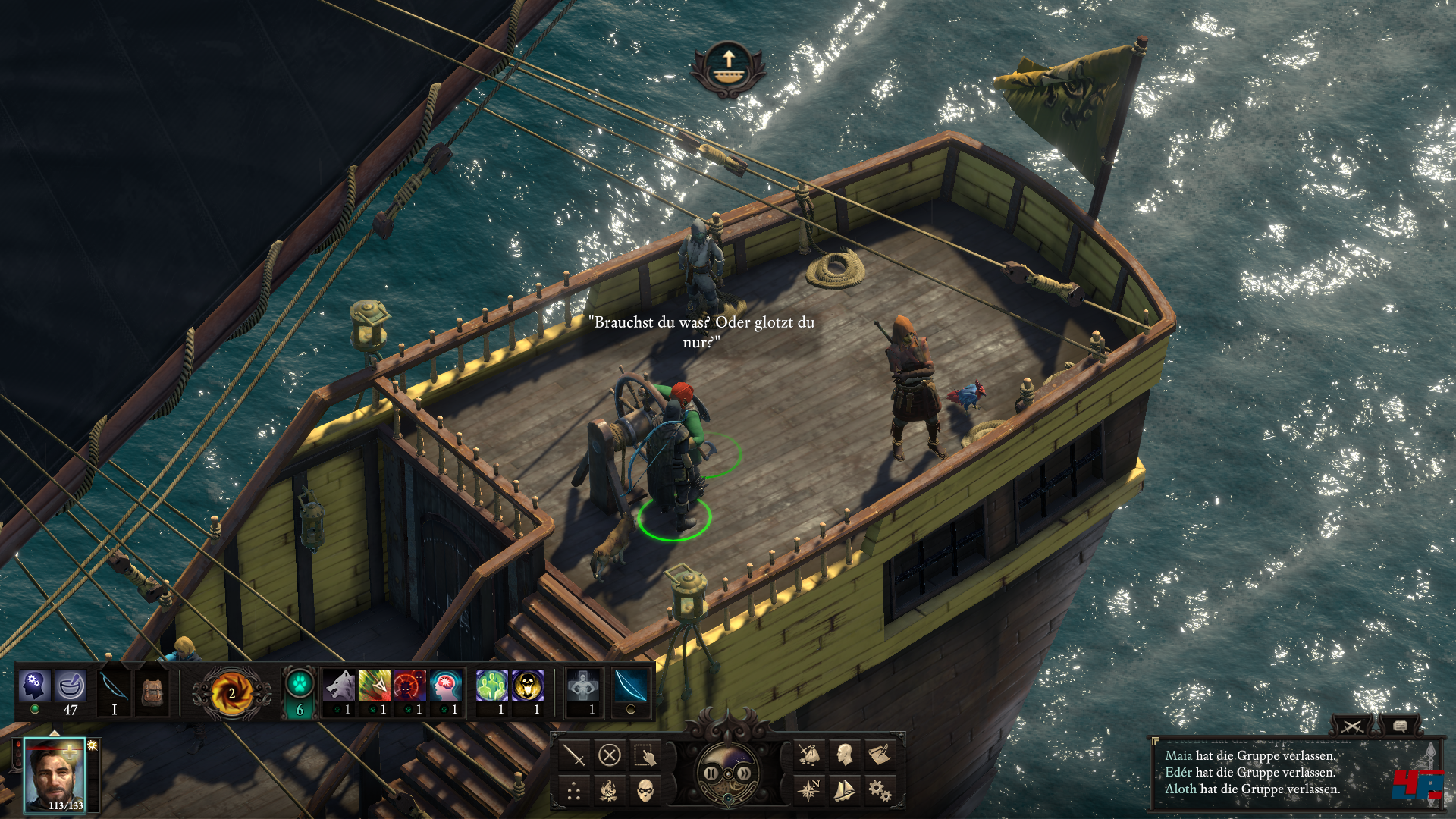
Task: Open the gear options menu
Action: (880, 792)
